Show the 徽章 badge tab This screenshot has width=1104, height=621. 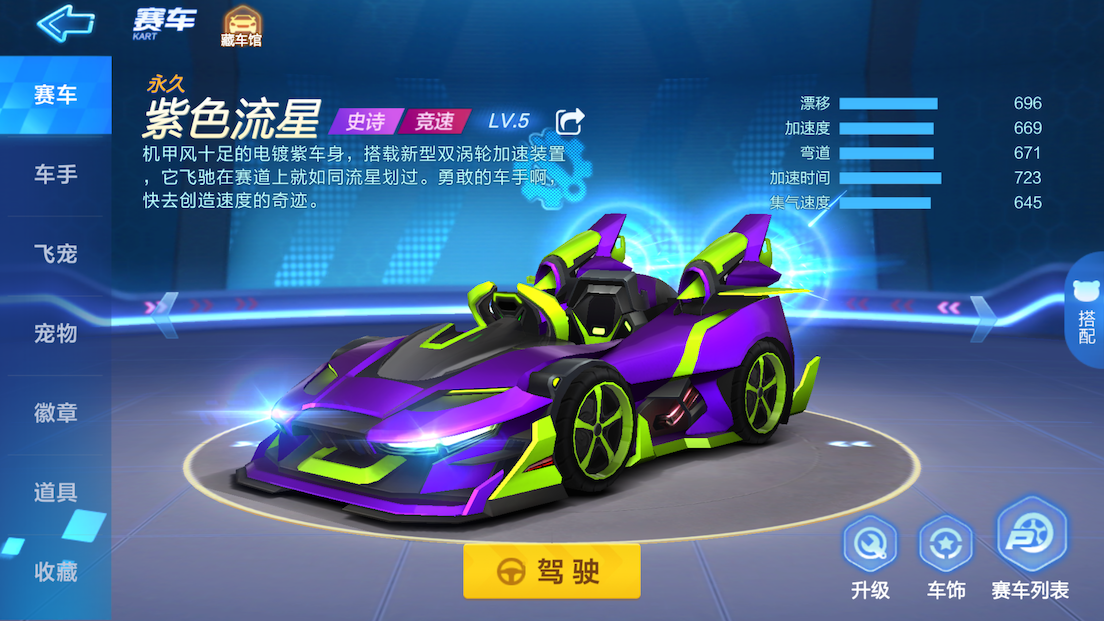[x=55, y=413]
